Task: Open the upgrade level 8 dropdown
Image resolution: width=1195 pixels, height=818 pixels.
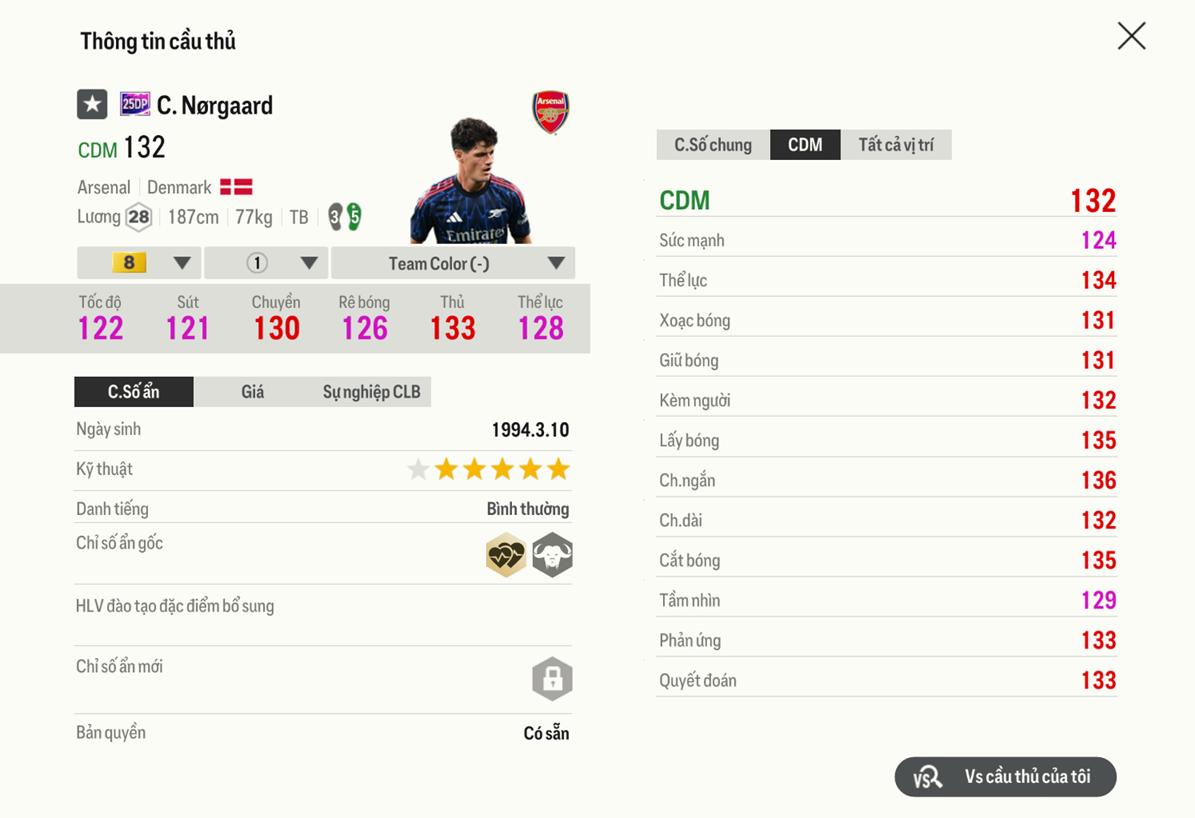Action: pyautogui.click(x=139, y=263)
